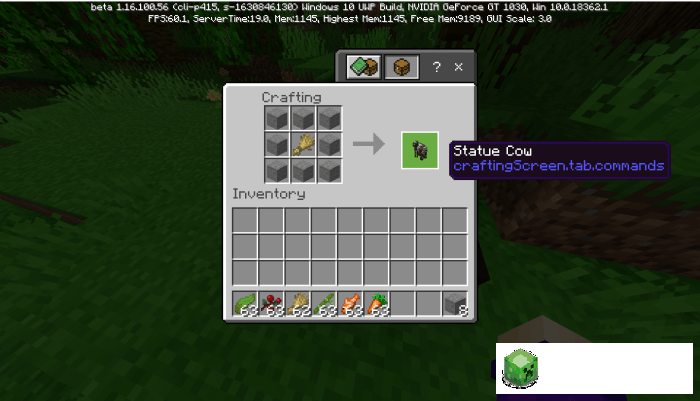
Task: Open the question mark help button
Action: coord(436,67)
